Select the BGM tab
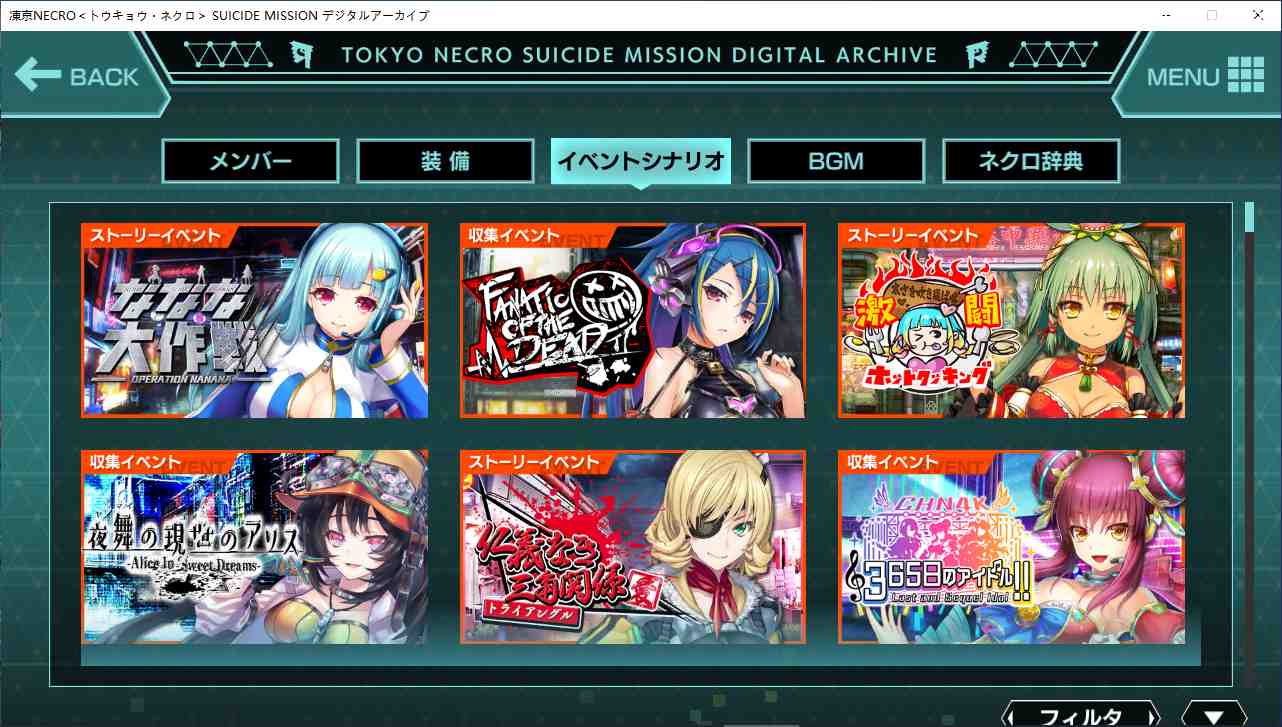Screen dimensions: 1282x727 835,160
